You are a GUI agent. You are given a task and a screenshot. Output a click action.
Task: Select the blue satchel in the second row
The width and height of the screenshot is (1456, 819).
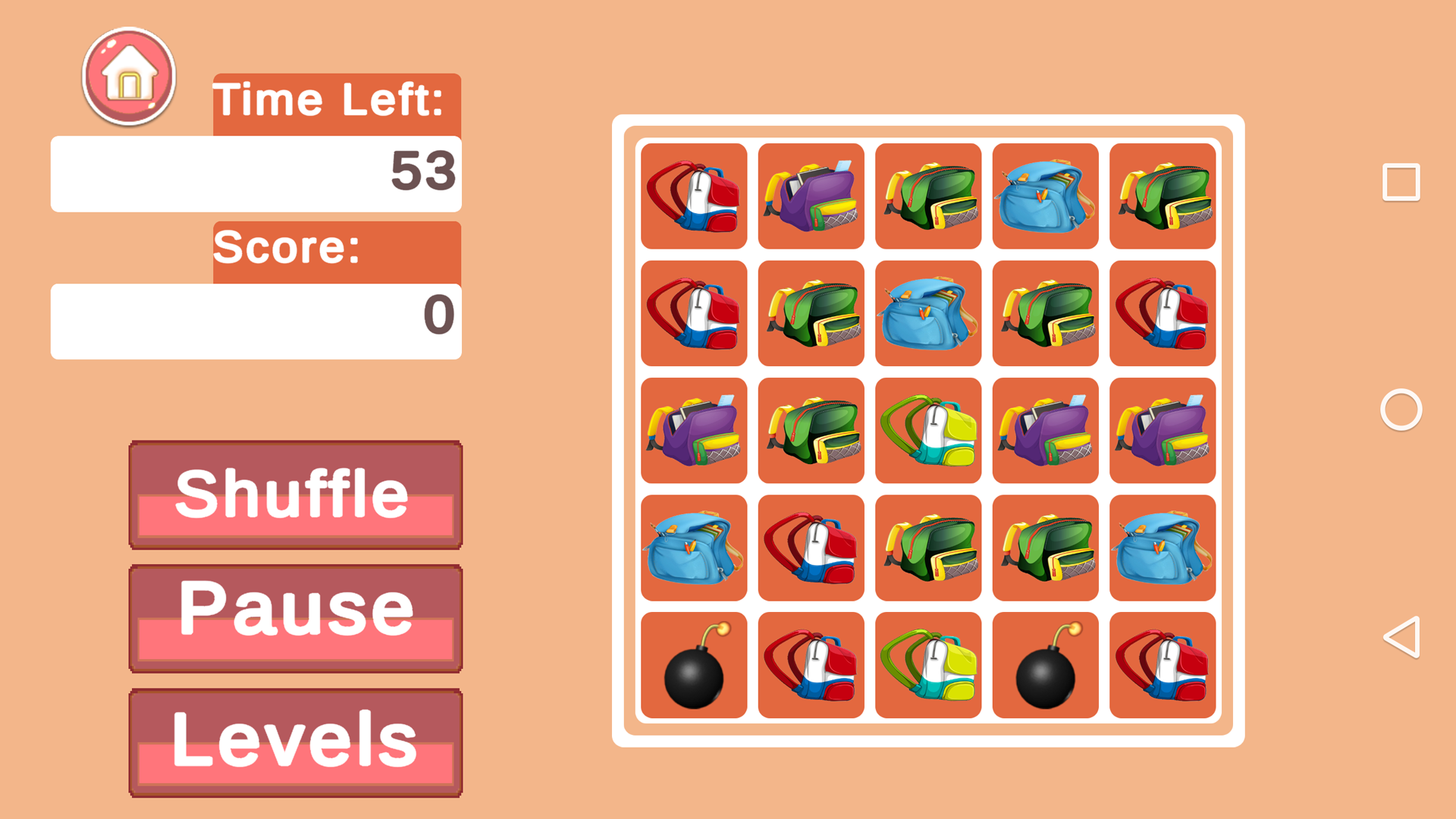coord(927,315)
